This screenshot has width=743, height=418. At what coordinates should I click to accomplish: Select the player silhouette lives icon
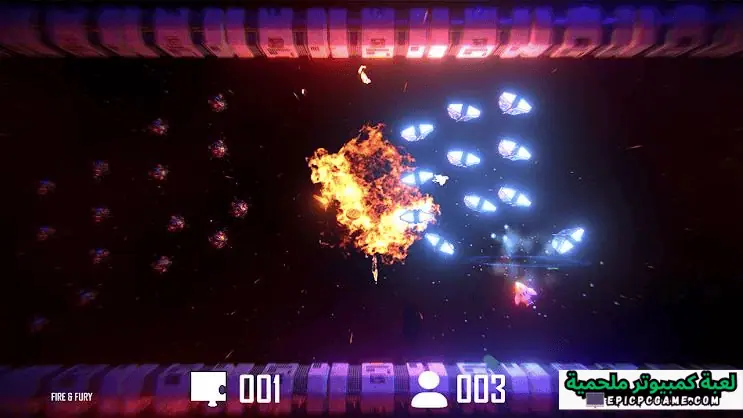430,388
